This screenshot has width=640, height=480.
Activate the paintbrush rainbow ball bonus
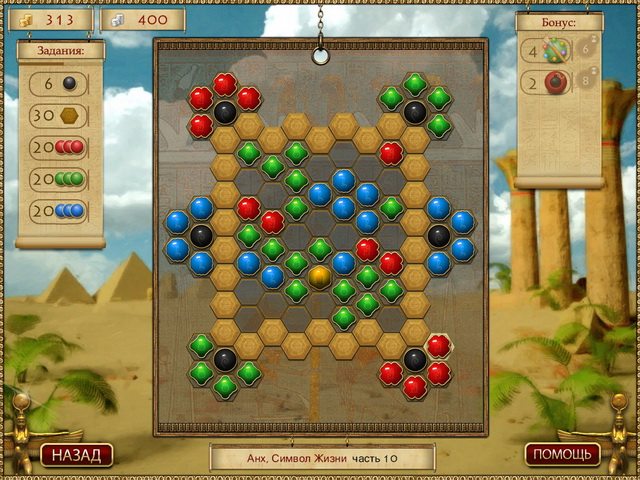tap(555, 49)
